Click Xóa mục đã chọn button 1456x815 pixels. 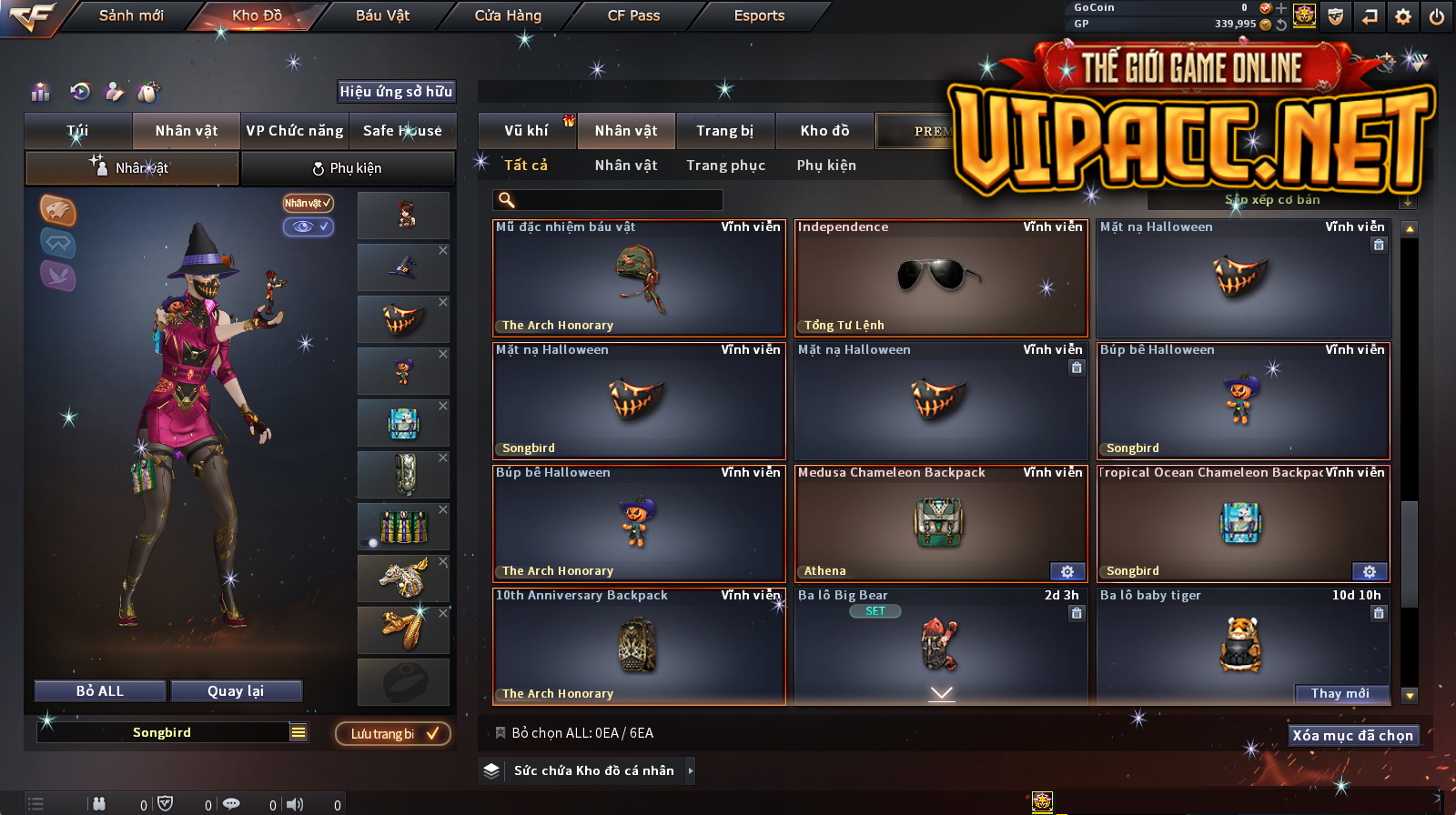1352,736
